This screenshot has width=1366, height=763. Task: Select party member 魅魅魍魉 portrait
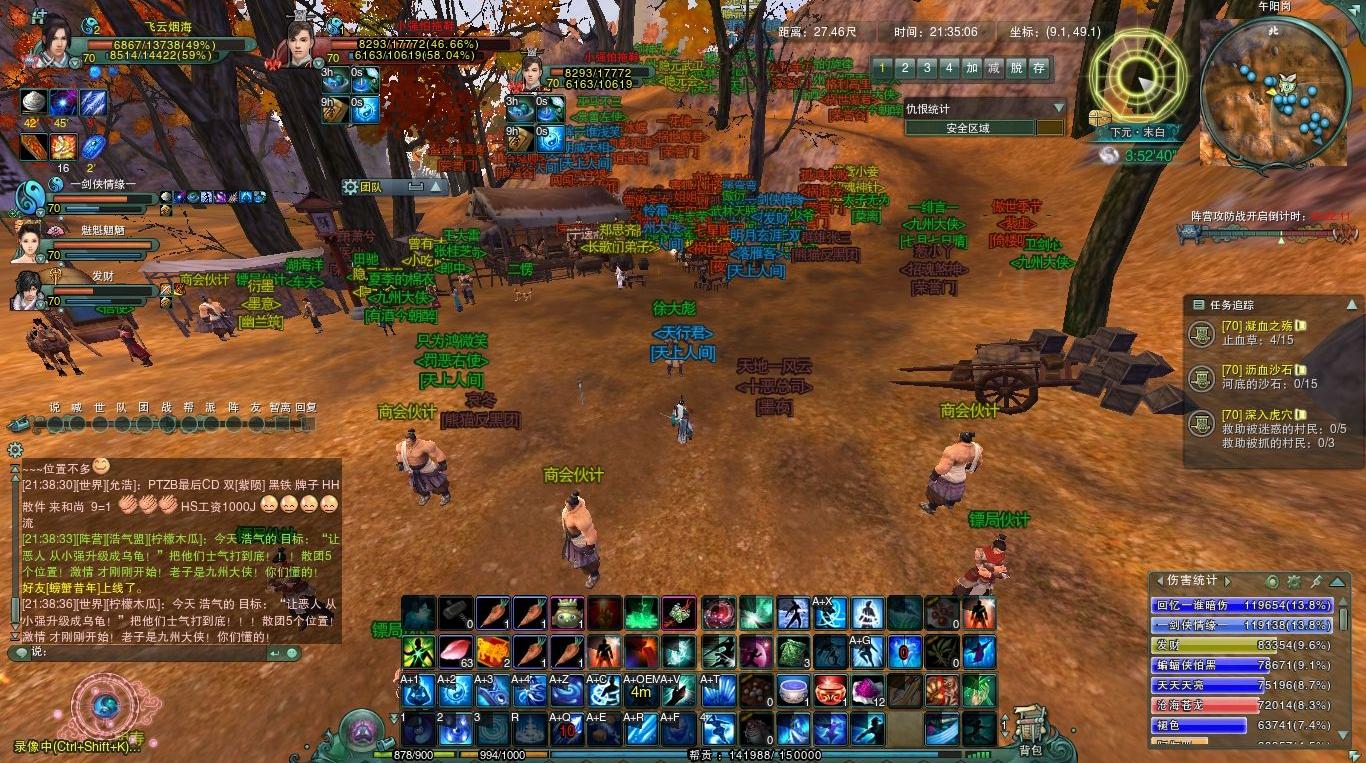(28, 242)
